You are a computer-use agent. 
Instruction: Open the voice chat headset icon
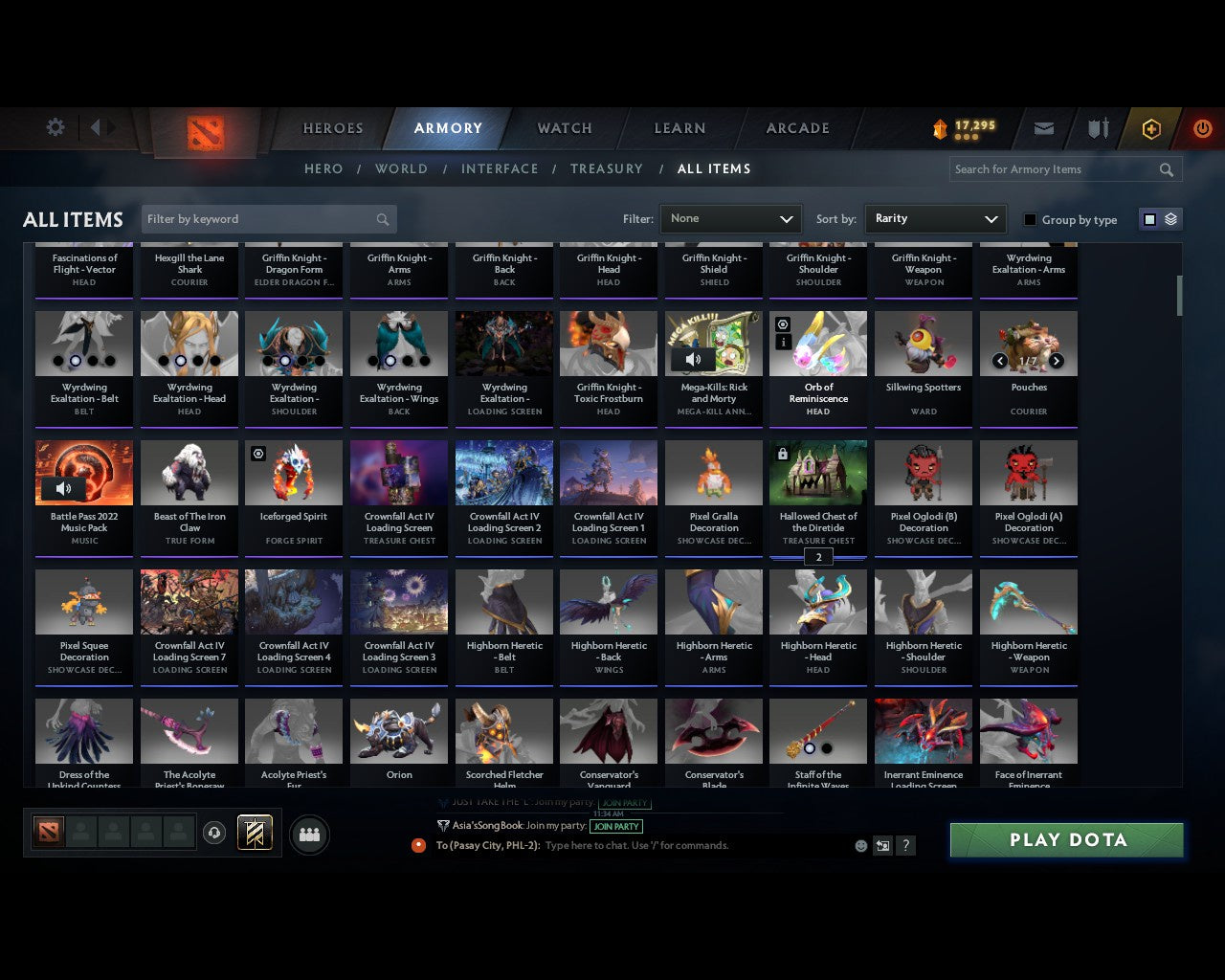point(215,833)
